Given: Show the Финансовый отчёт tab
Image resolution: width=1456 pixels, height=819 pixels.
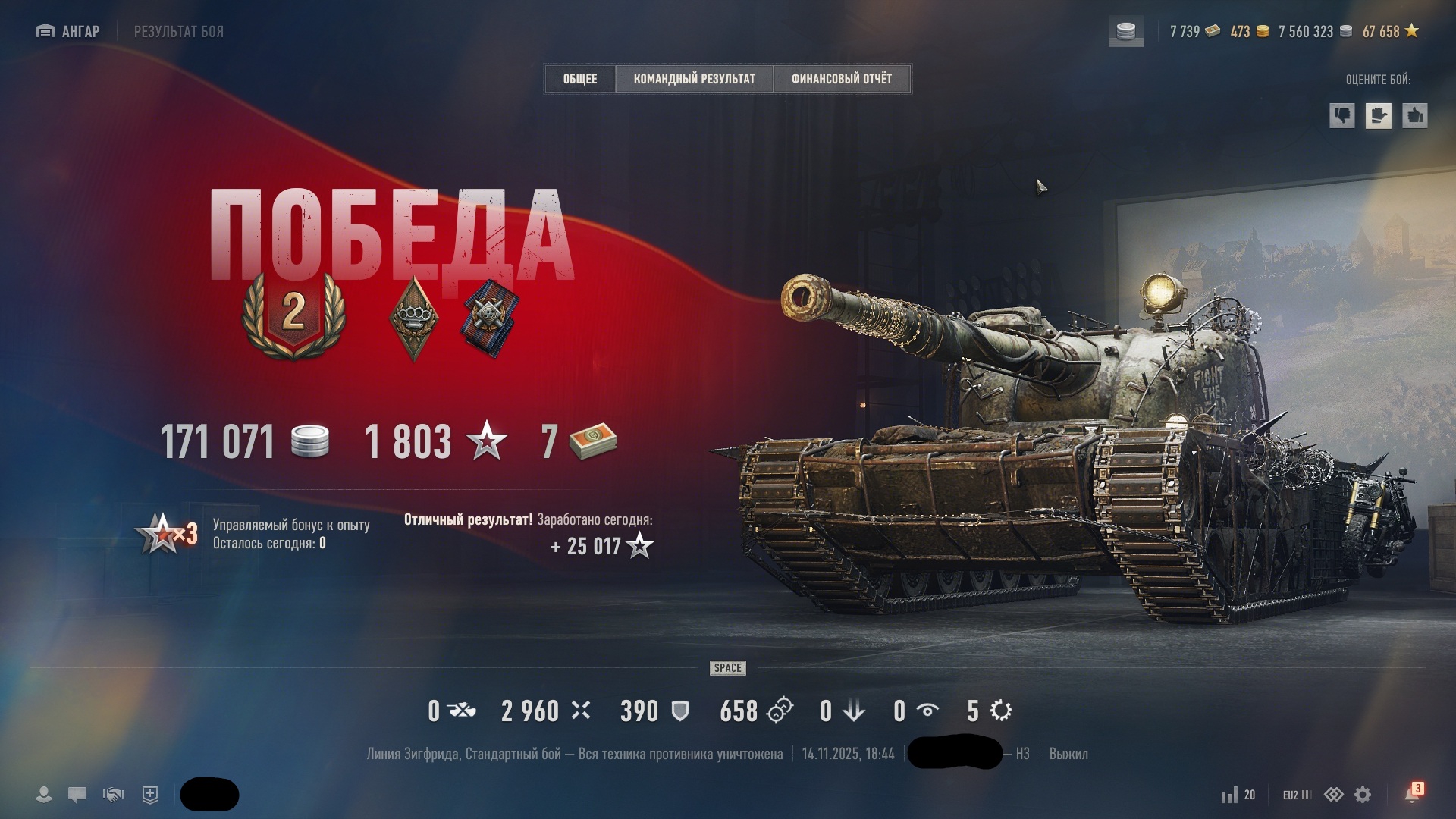Looking at the screenshot, I should 841,79.
